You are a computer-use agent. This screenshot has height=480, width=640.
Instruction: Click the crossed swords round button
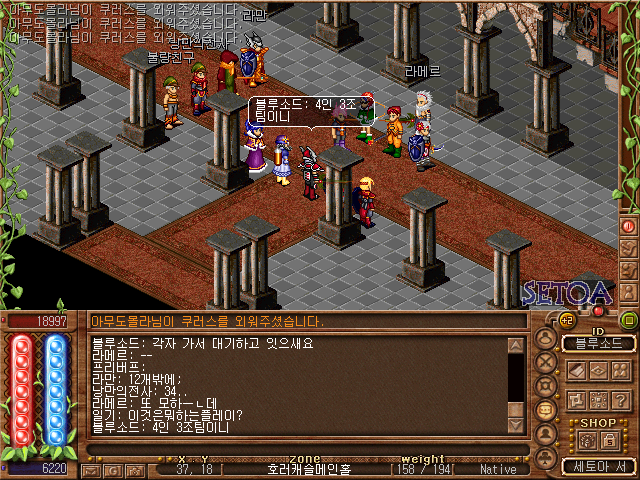pos(546,362)
